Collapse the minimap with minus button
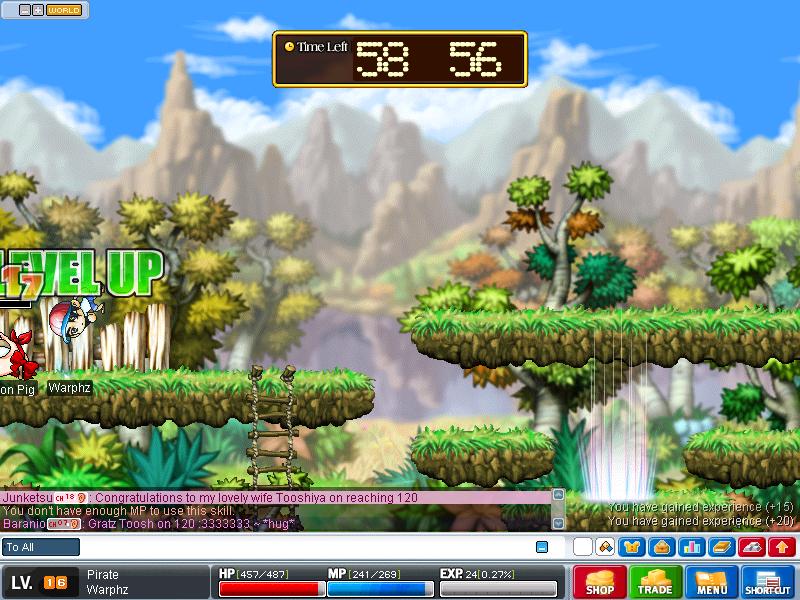 tap(24, 10)
